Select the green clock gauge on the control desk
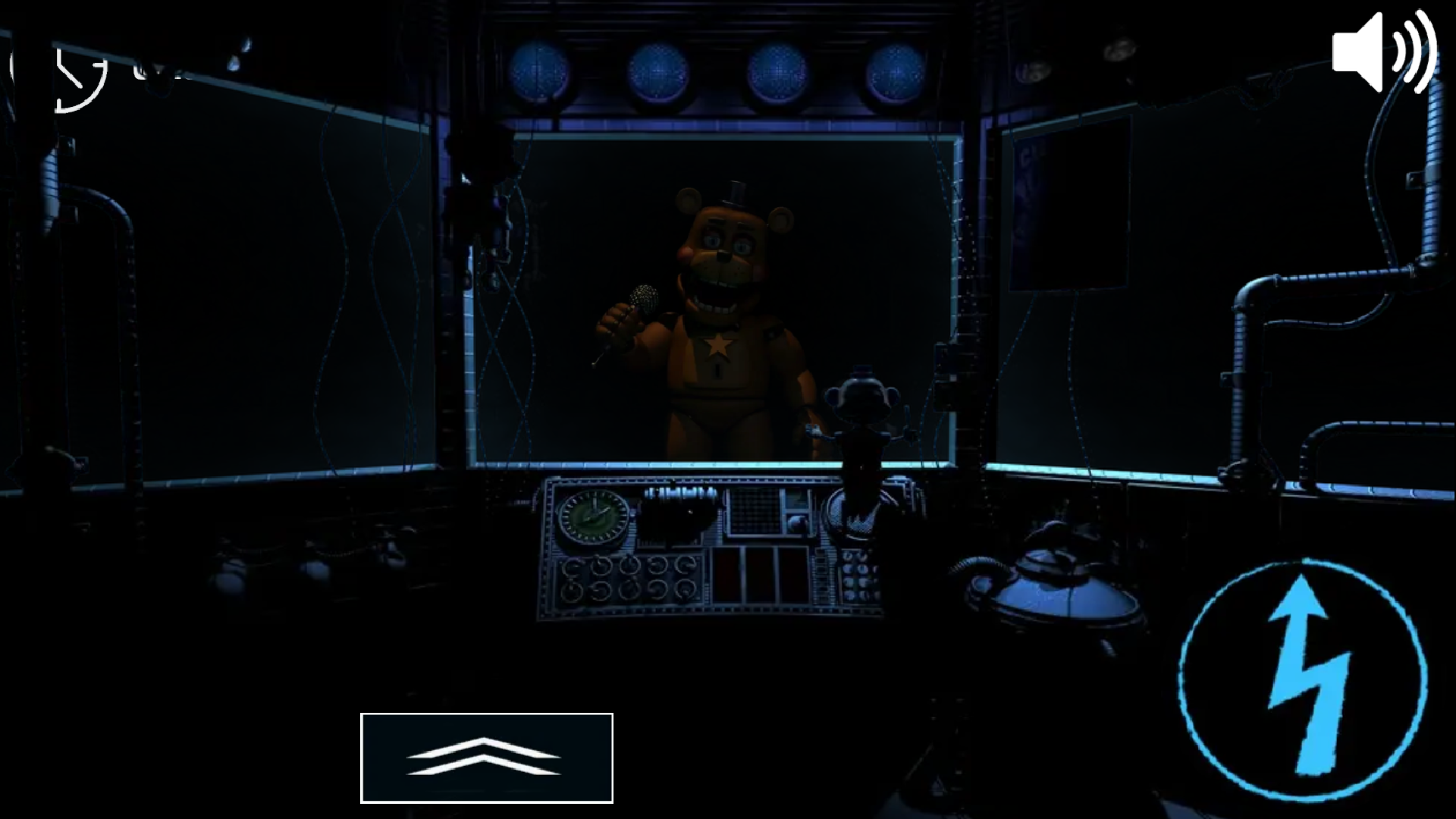Screen dimensions: 1456x819 tap(592, 519)
